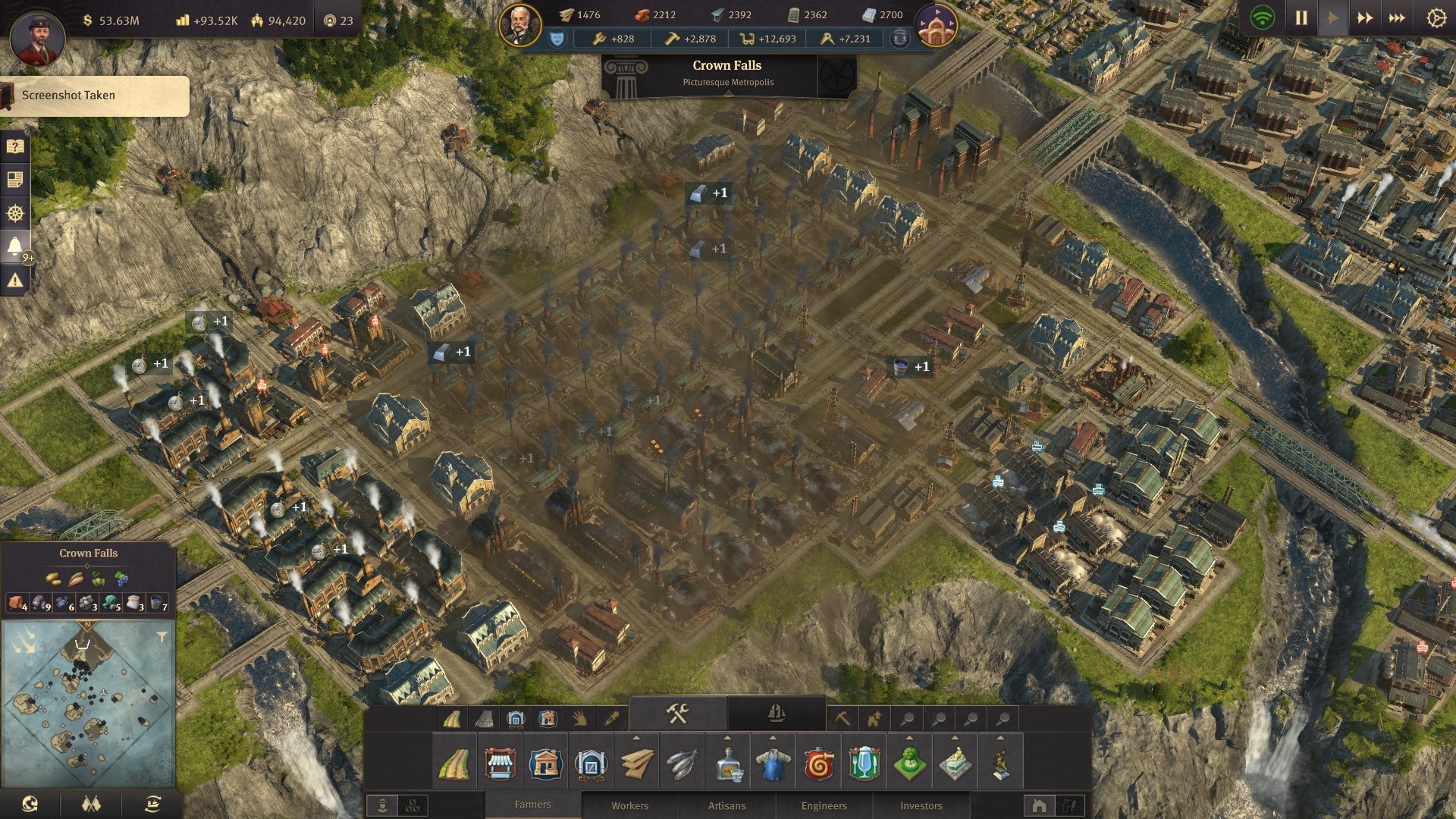This screenshot has height=819, width=1456.
Task: Switch to the Workers tab
Action: 629,805
